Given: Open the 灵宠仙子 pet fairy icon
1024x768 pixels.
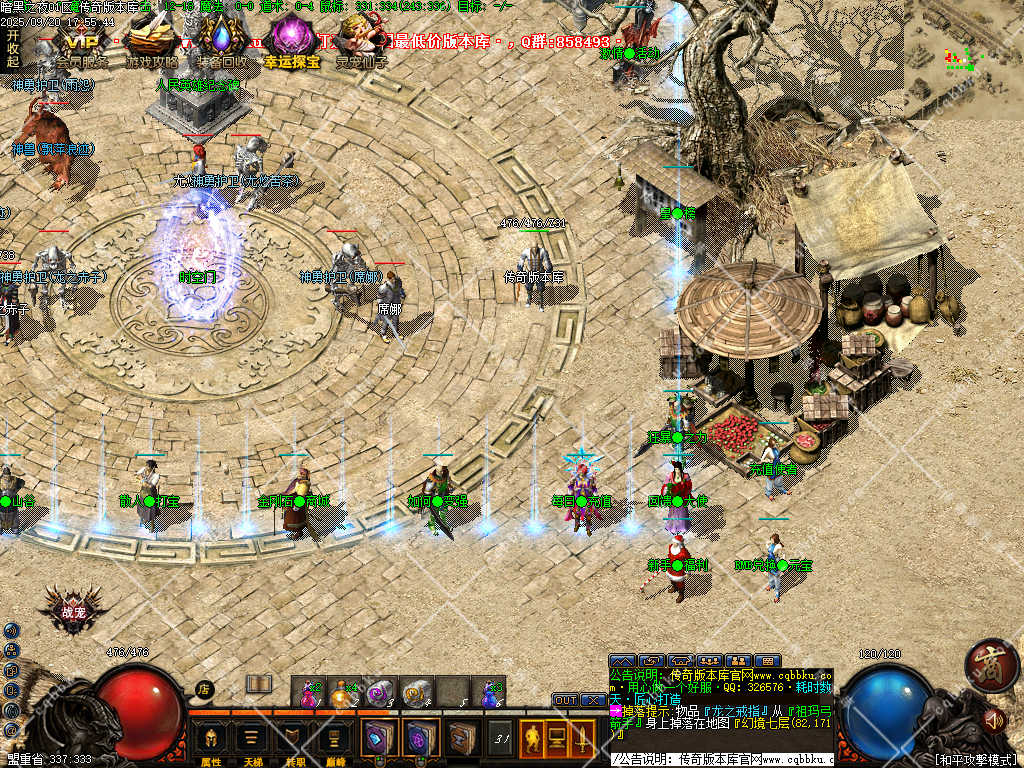Looking at the screenshot, I should click(362, 44).
